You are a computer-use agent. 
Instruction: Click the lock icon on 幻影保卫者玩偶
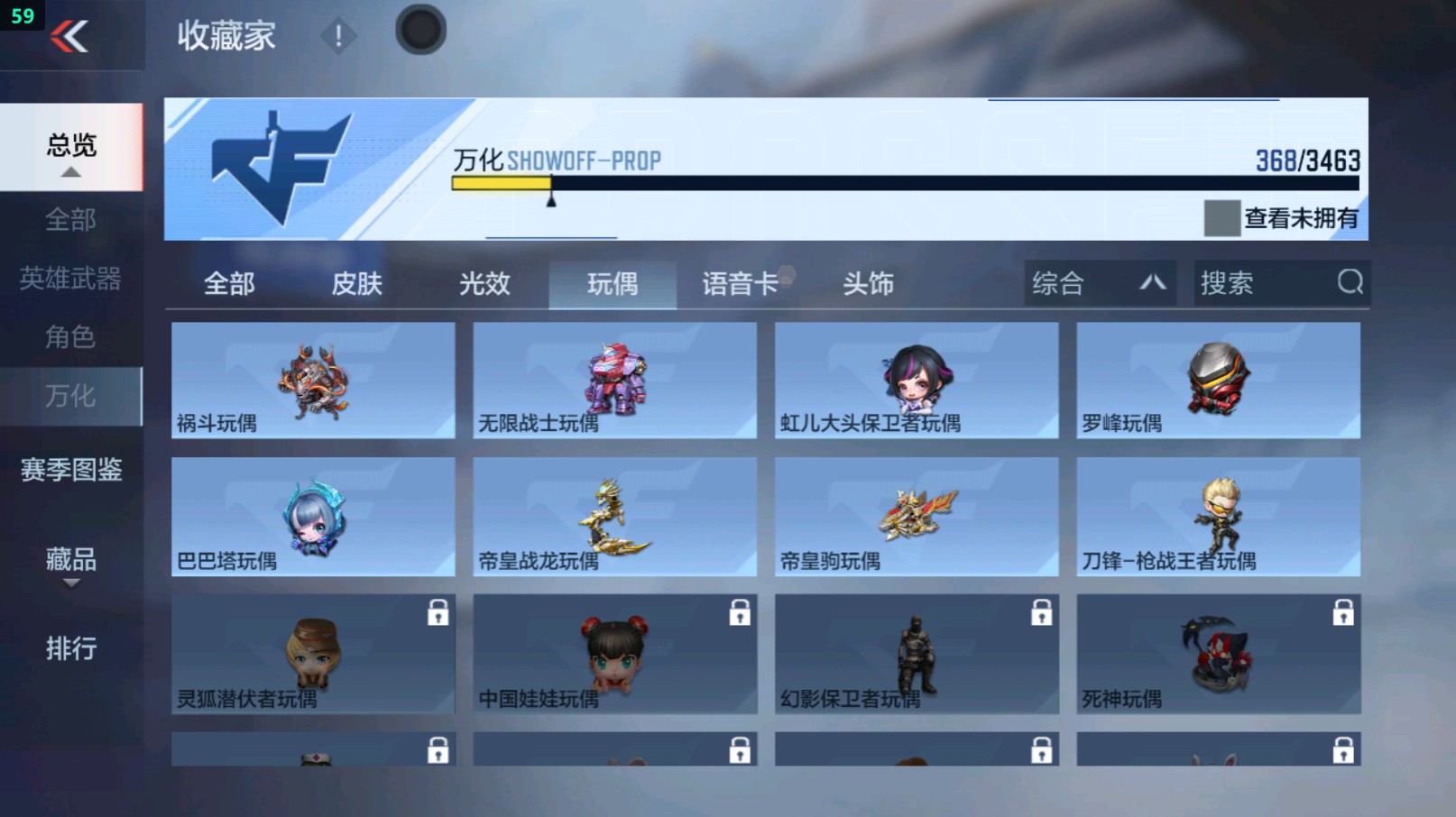[1042, 613]
